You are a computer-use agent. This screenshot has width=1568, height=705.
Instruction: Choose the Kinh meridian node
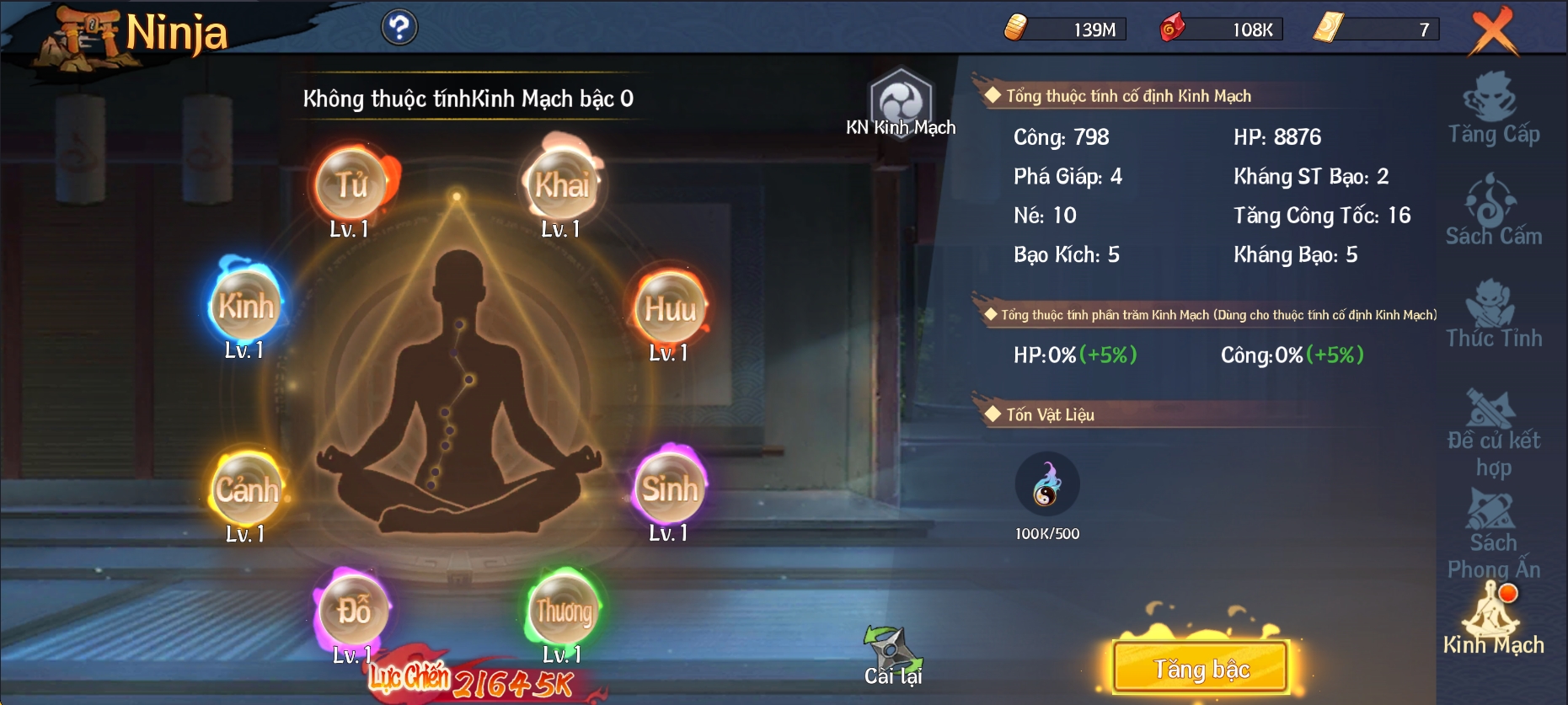pyautogui.click(x=246, y=307)
